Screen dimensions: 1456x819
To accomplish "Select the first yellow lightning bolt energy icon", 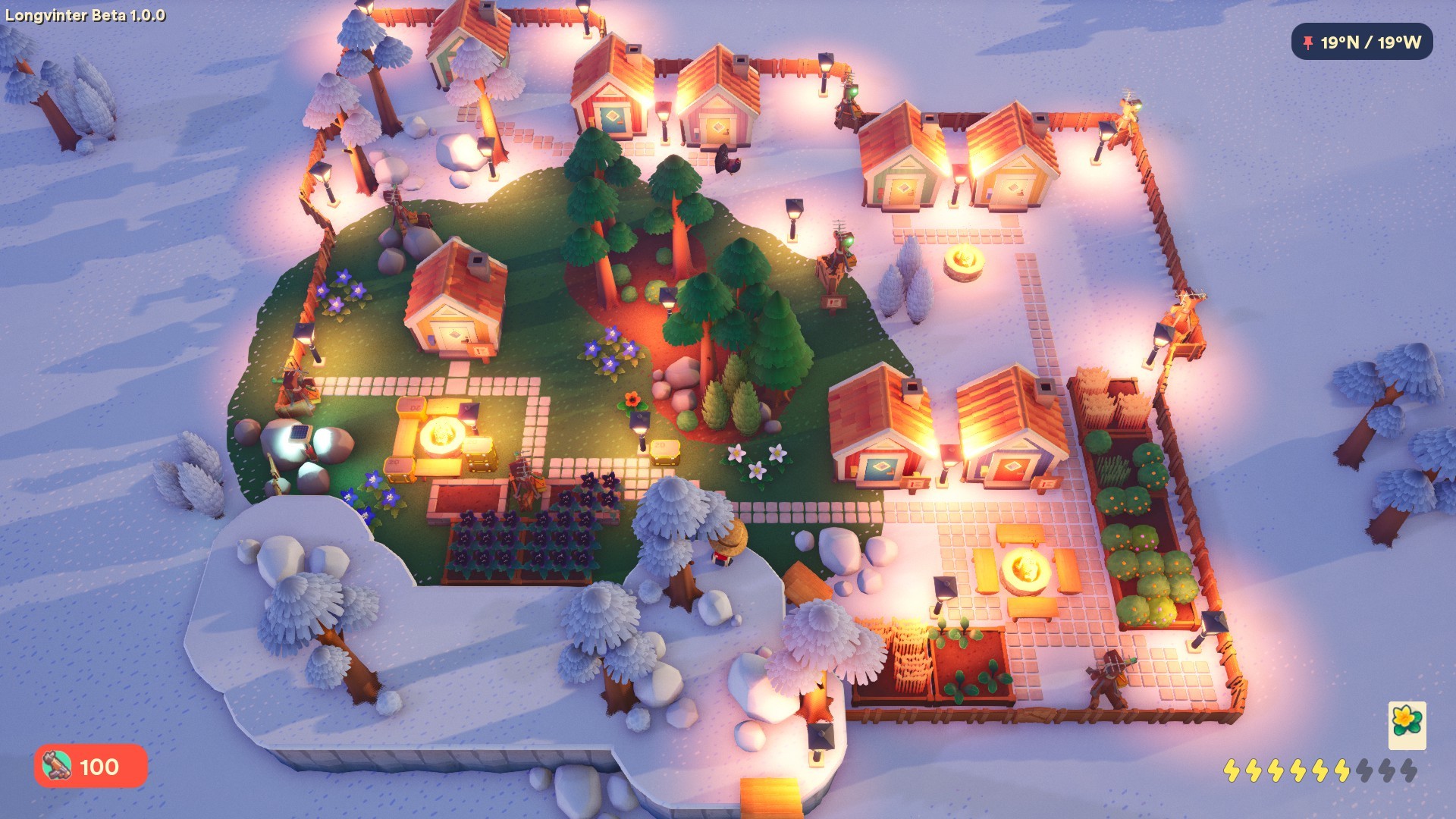I will (x=1233, y=770).
